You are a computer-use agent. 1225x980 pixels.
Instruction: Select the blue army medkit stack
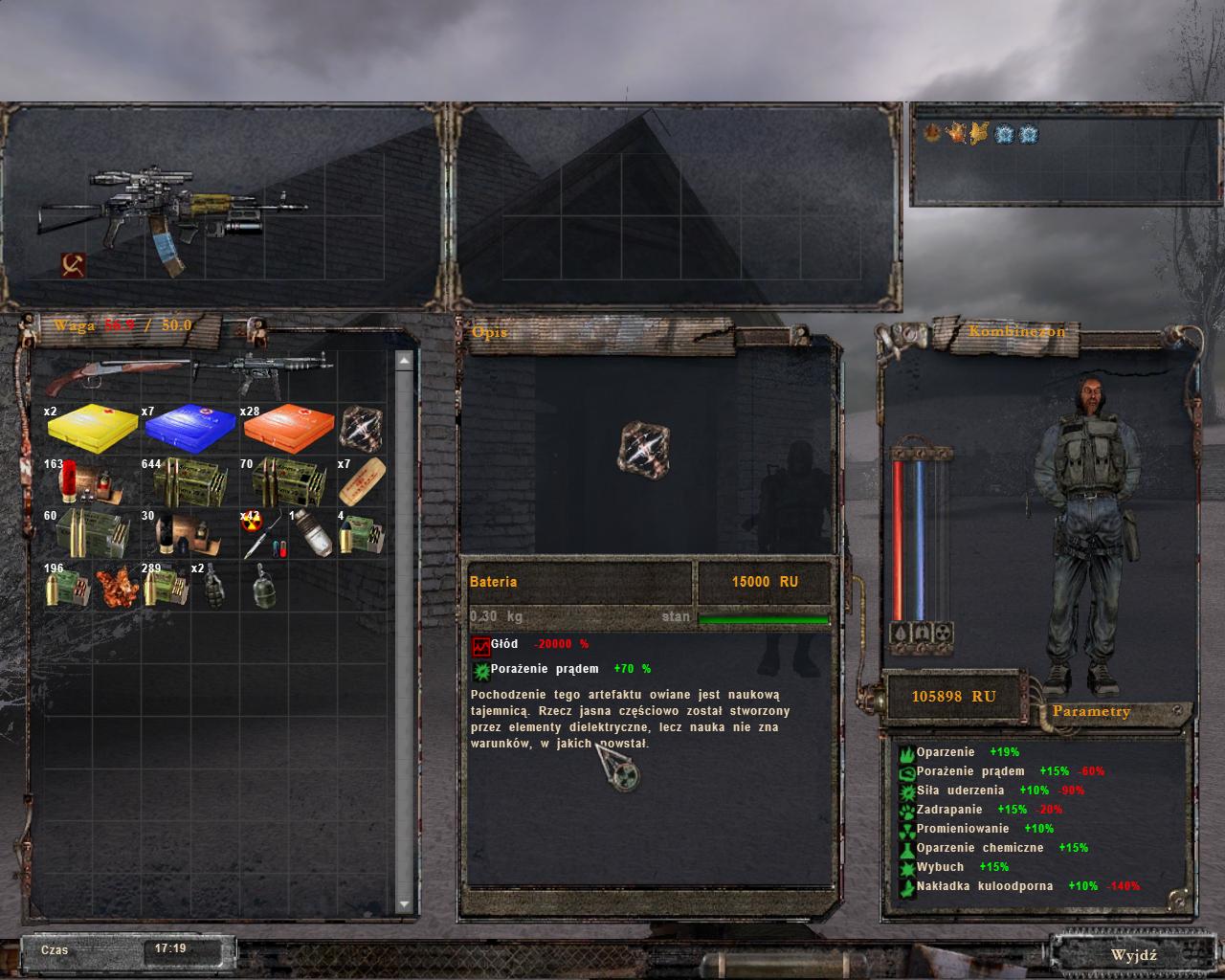189,426
